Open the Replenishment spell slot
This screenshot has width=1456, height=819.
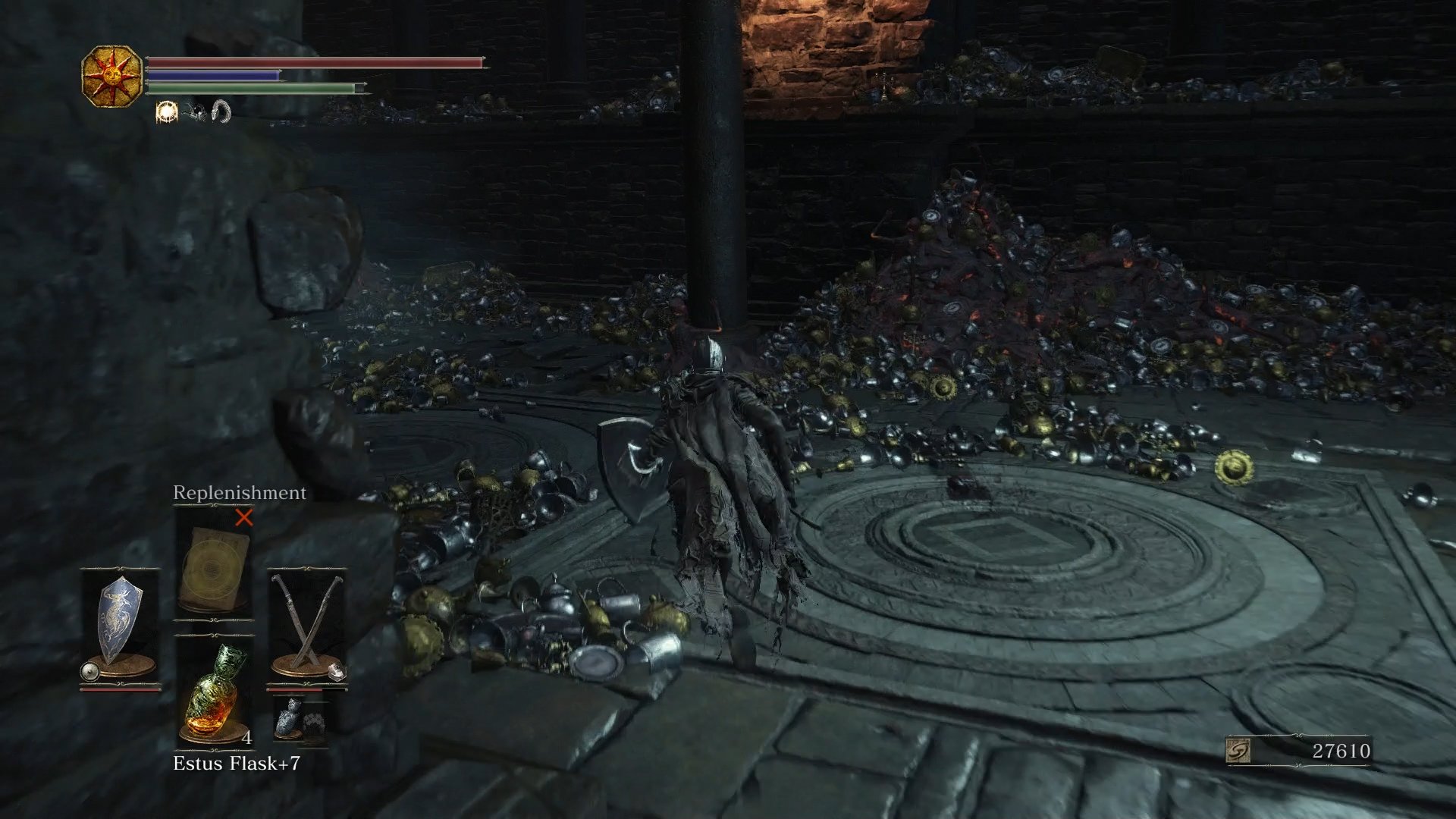213,564
